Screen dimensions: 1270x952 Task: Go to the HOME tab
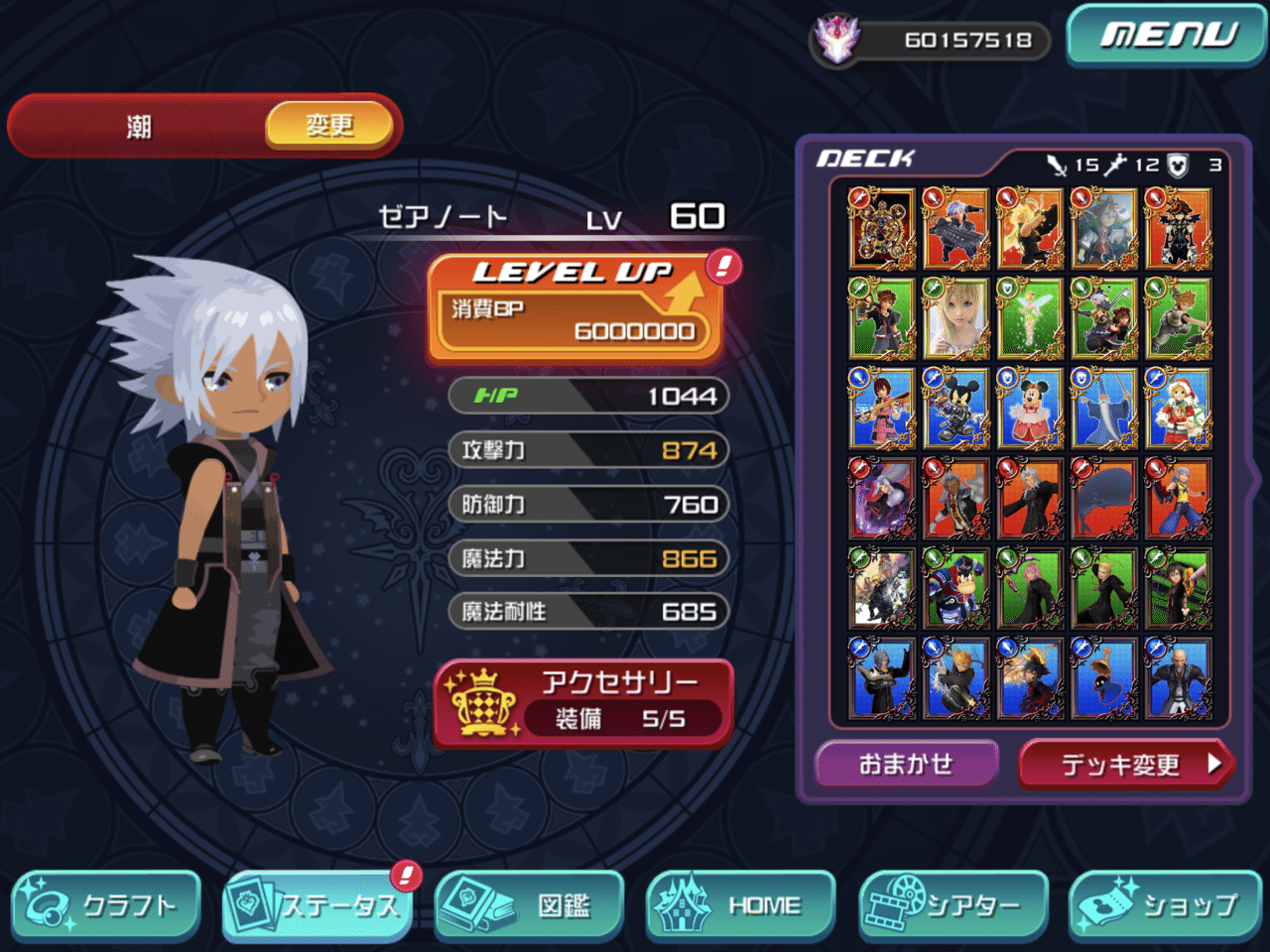coord(740,905)
